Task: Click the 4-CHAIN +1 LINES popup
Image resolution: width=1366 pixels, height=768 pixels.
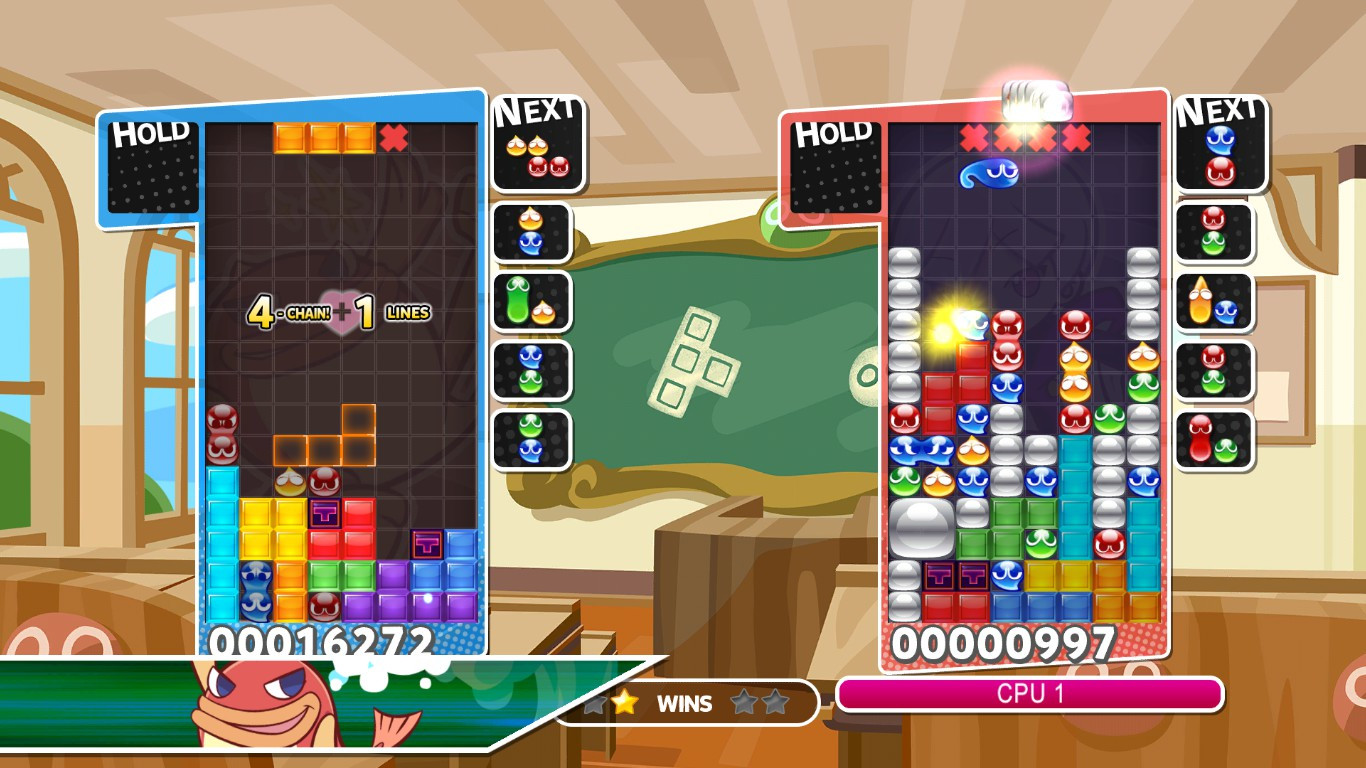Action: click(340, 312)
